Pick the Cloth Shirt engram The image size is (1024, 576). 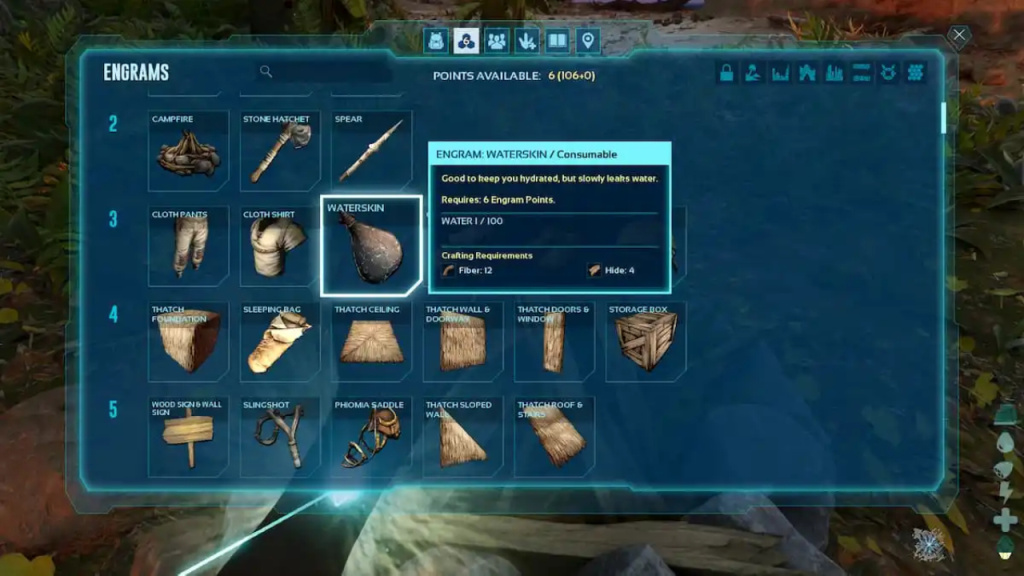pyautogui.click(x=279, y=247)
